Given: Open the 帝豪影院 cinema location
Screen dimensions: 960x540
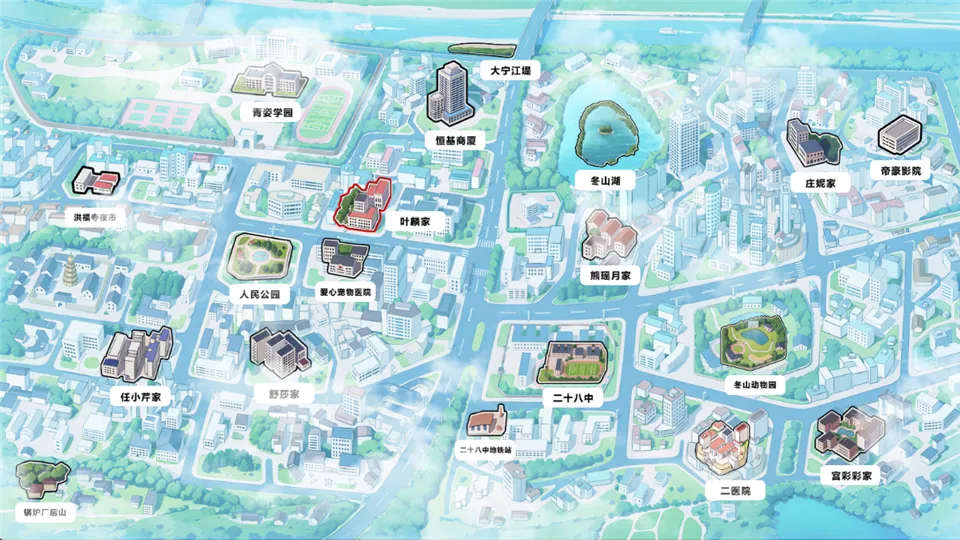Looking at the screenshot, I should [898, 135].
